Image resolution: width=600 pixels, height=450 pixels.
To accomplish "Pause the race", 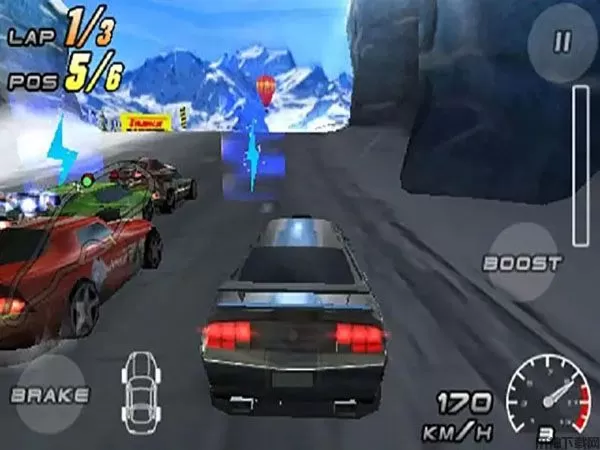I will [562, 43].
